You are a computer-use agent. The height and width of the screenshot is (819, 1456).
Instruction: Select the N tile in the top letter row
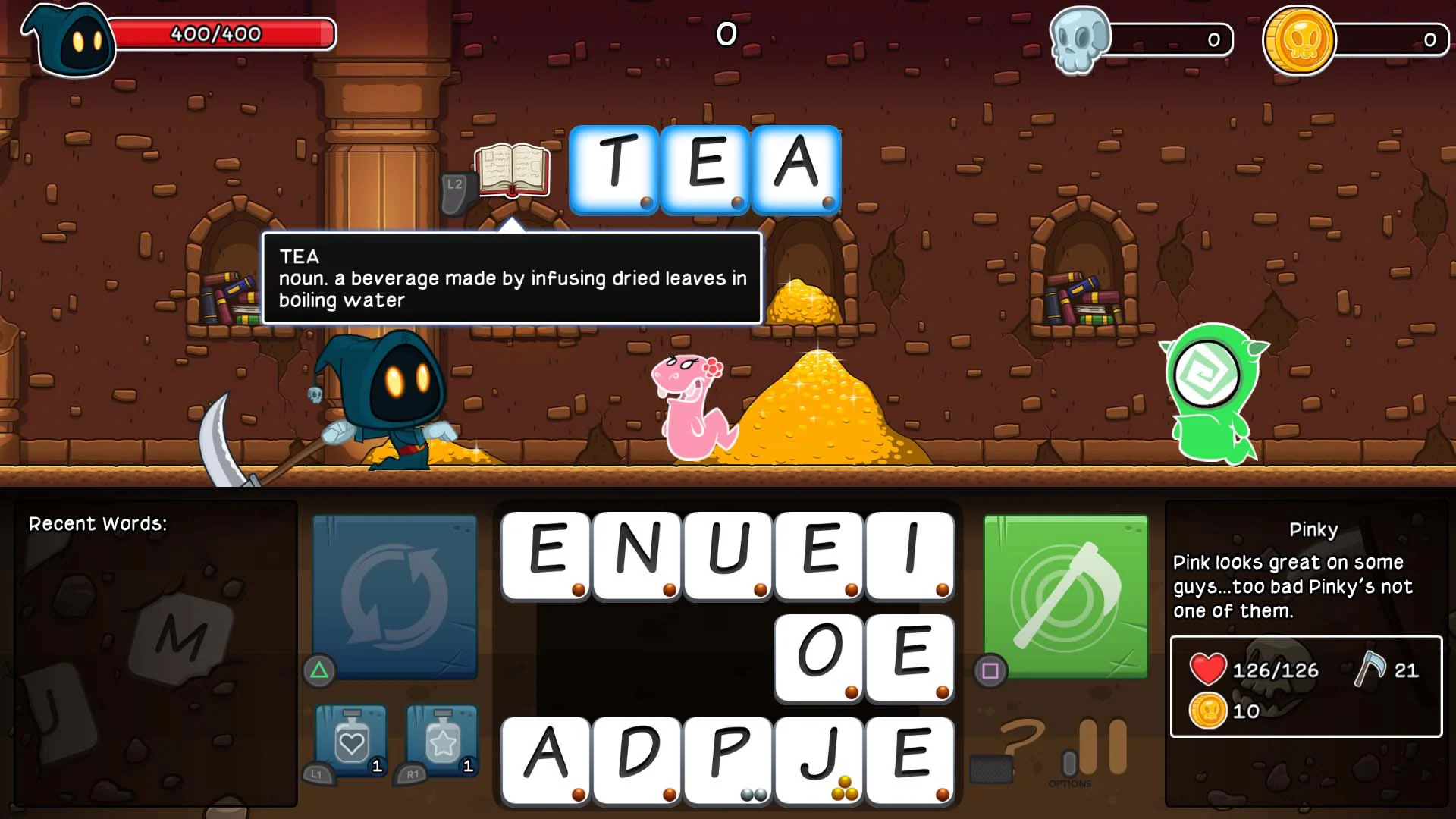[635, 557]
